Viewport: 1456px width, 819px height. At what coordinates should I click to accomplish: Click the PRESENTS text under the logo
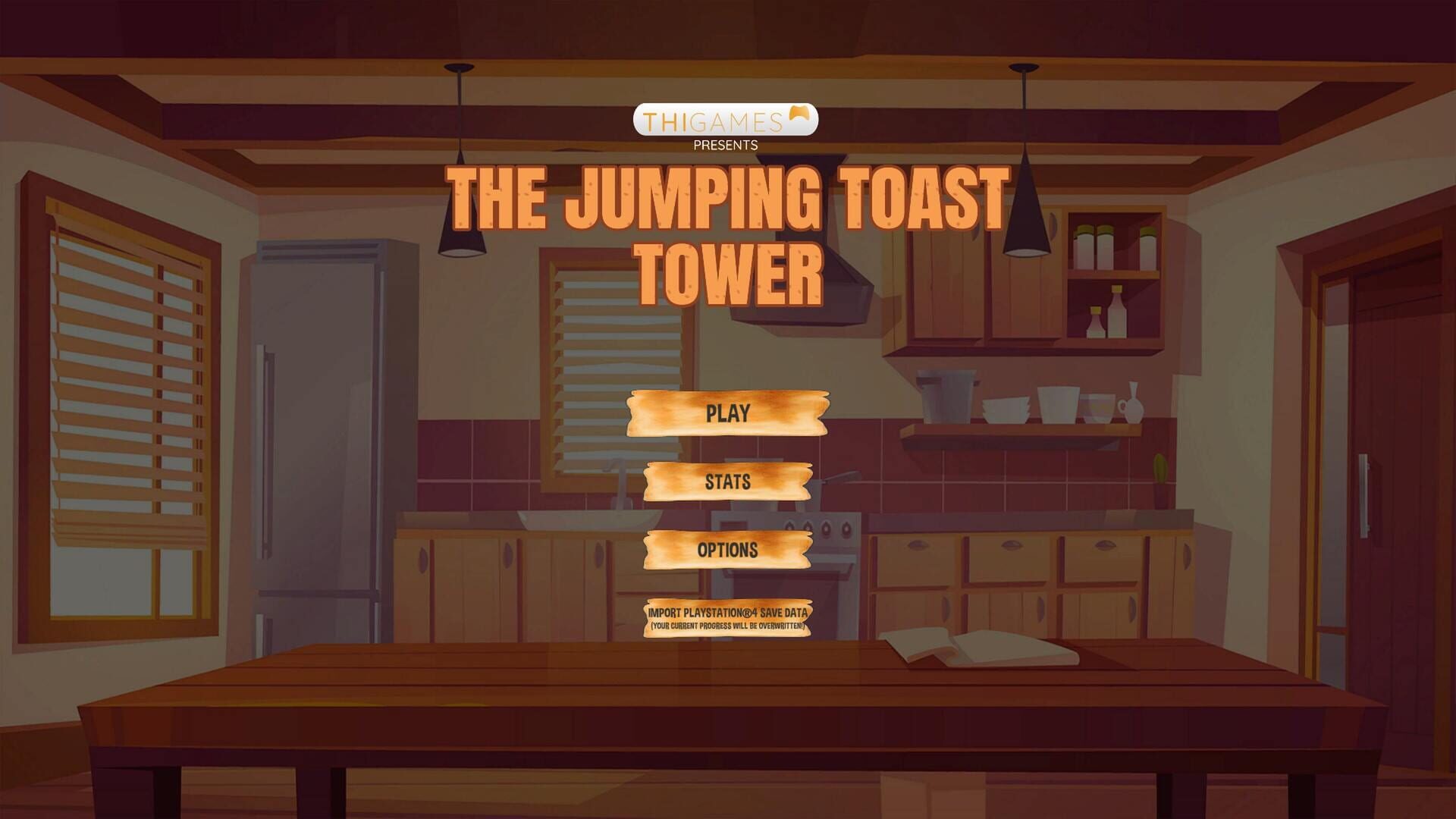[x=724, y=144]
